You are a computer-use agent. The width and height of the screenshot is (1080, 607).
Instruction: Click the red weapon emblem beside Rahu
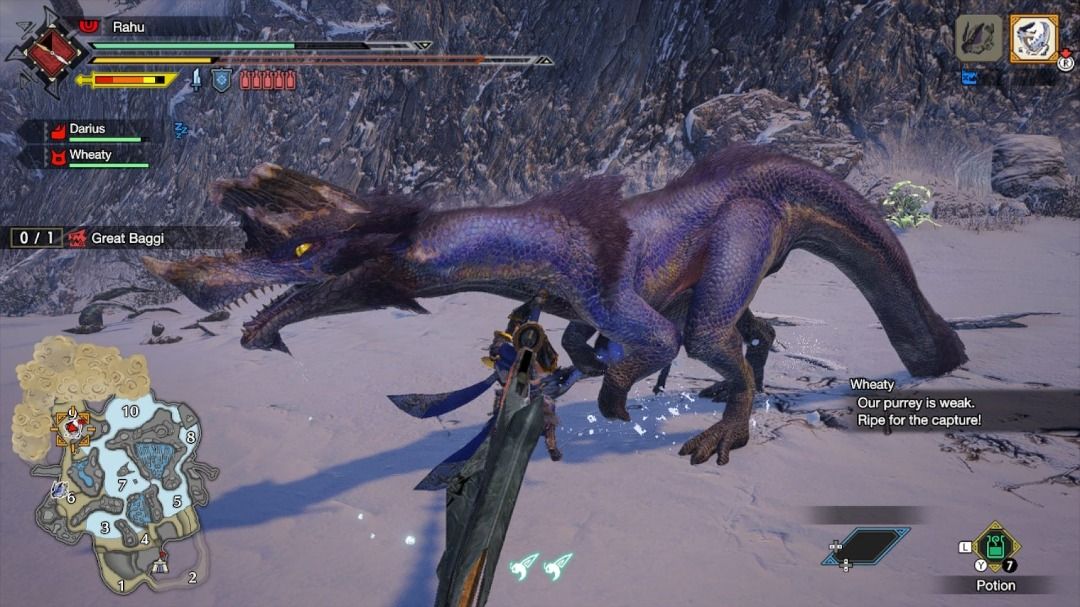[40, 52]
